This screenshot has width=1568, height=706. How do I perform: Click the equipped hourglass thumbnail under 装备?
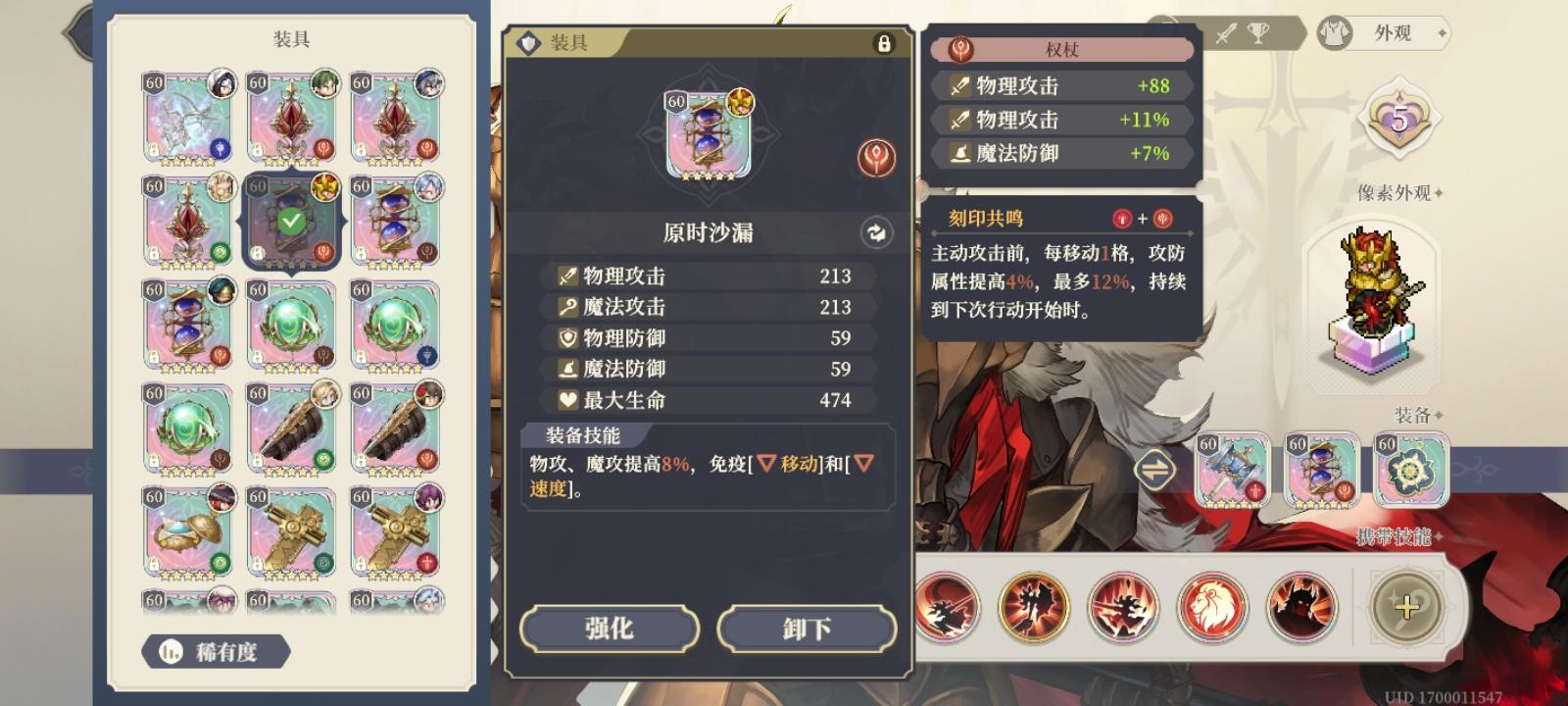(x=1322, y=471)
